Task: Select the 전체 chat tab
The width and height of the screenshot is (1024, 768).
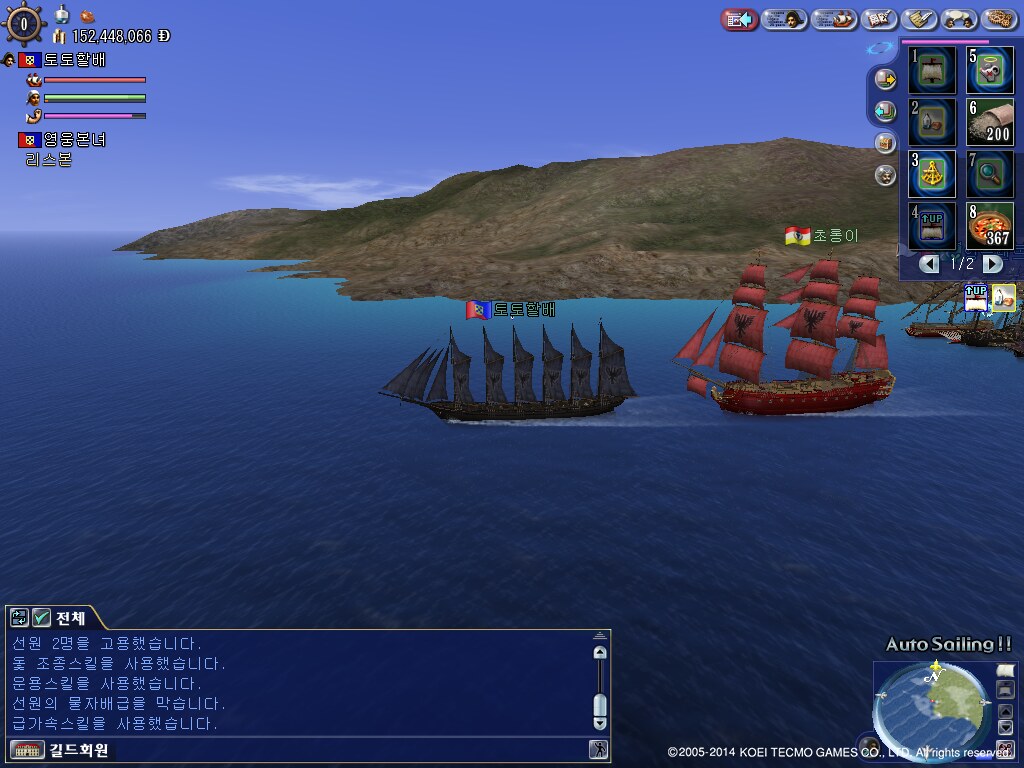Action: coord(70,618)
